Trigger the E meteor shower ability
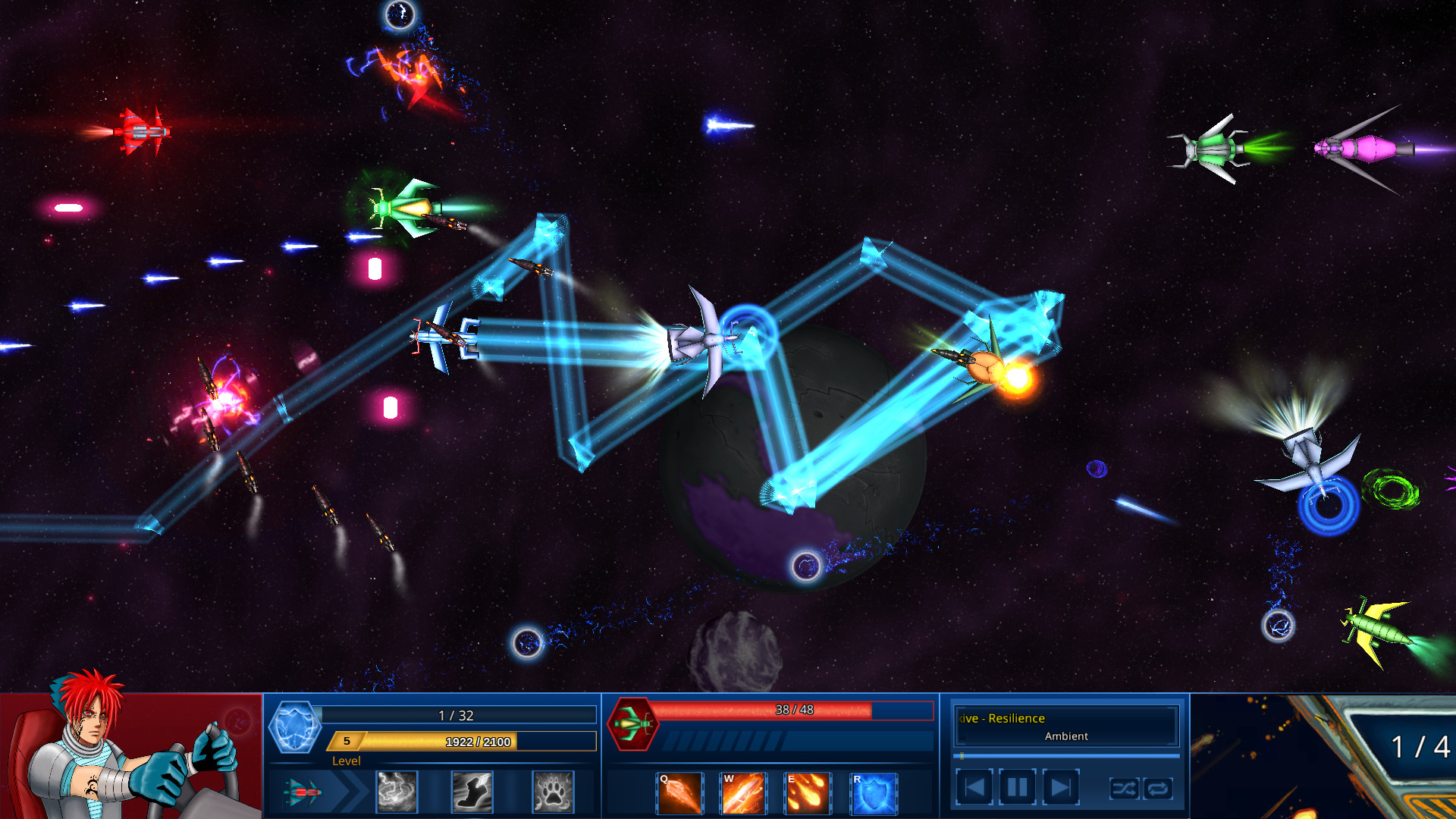This screenshot has height=819, width=1456. [809, 792]
